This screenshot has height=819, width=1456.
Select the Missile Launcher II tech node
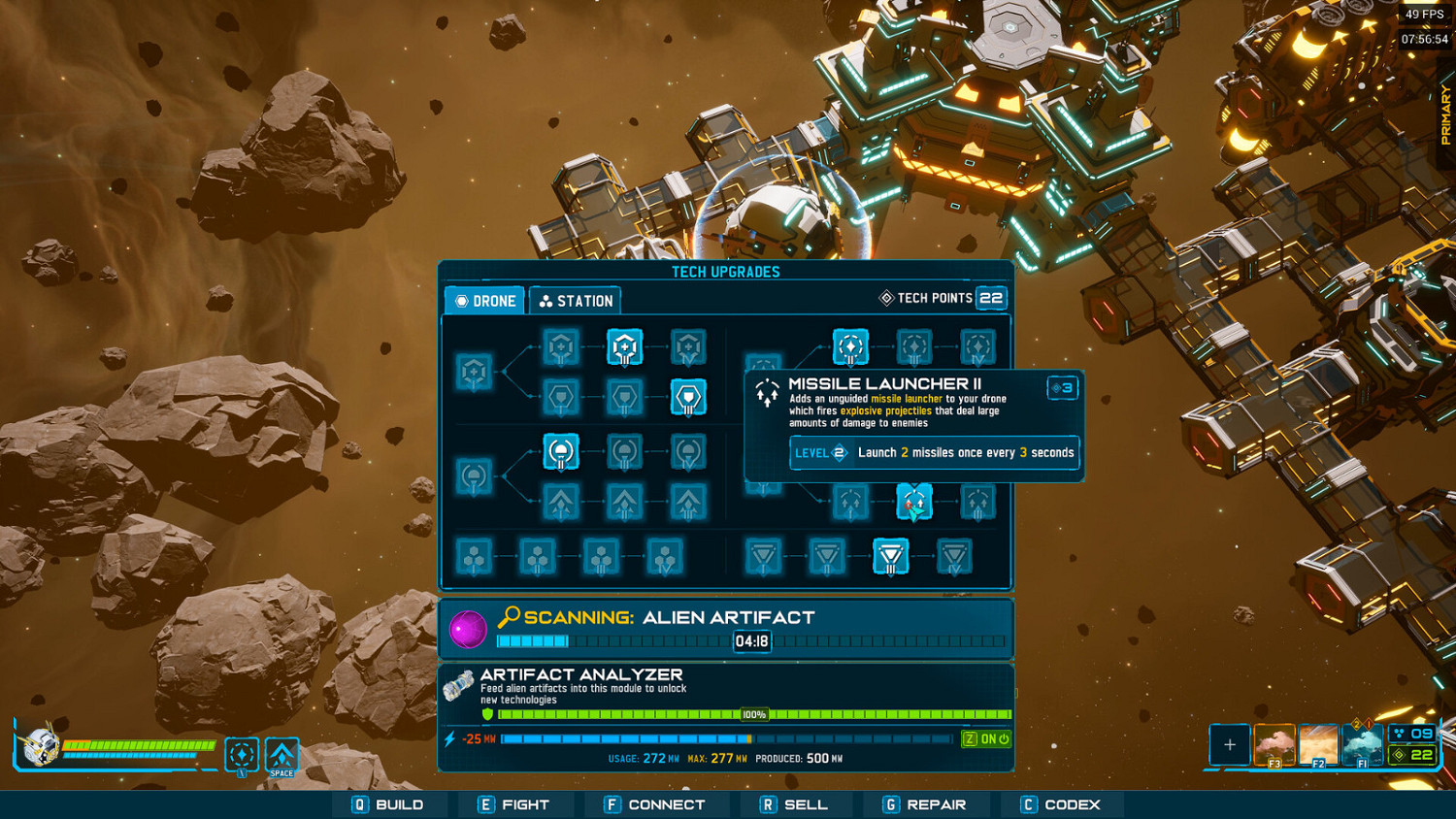pos(913,502)
